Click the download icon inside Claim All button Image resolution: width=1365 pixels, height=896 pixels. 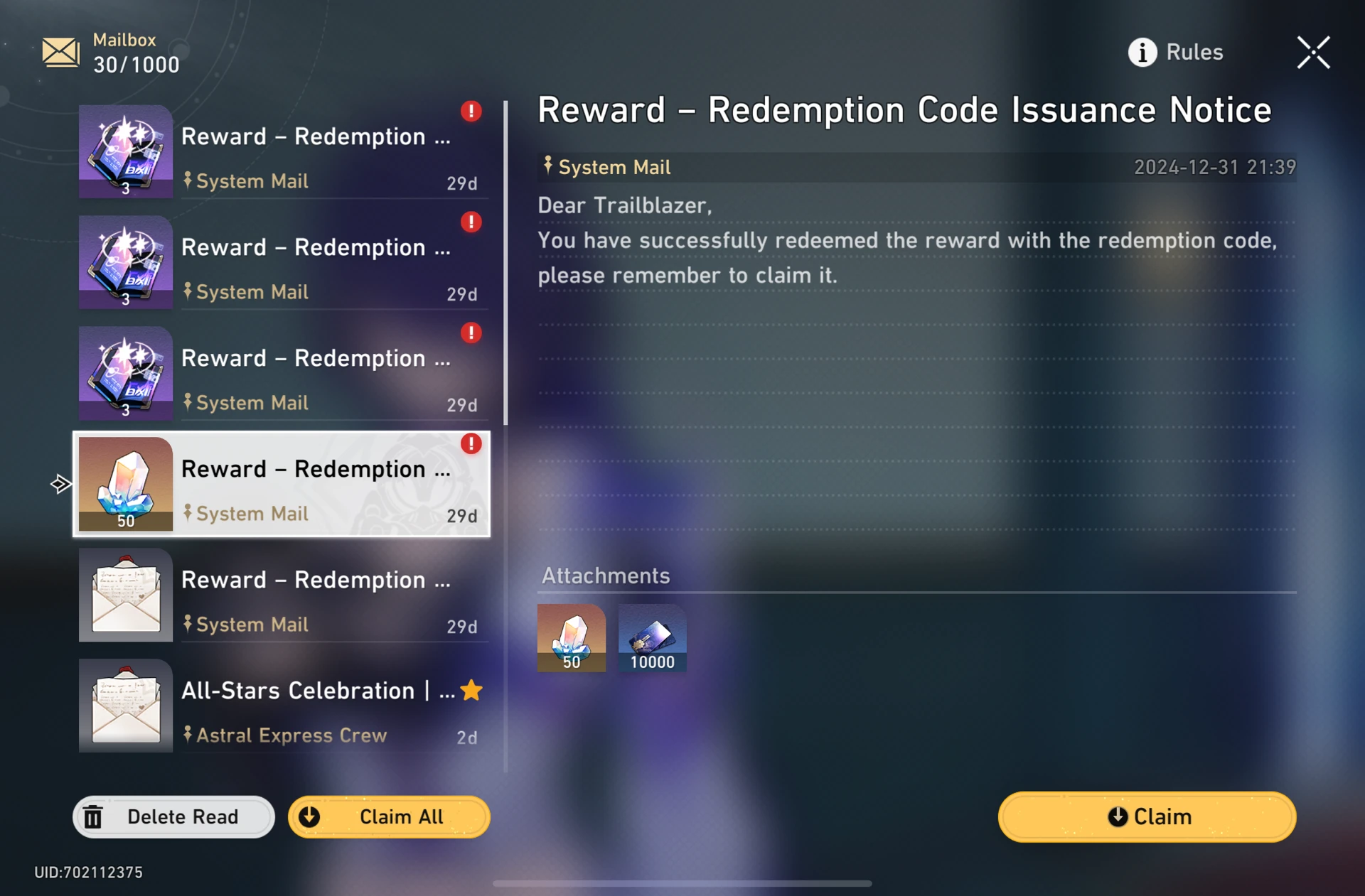coord(309,816)
